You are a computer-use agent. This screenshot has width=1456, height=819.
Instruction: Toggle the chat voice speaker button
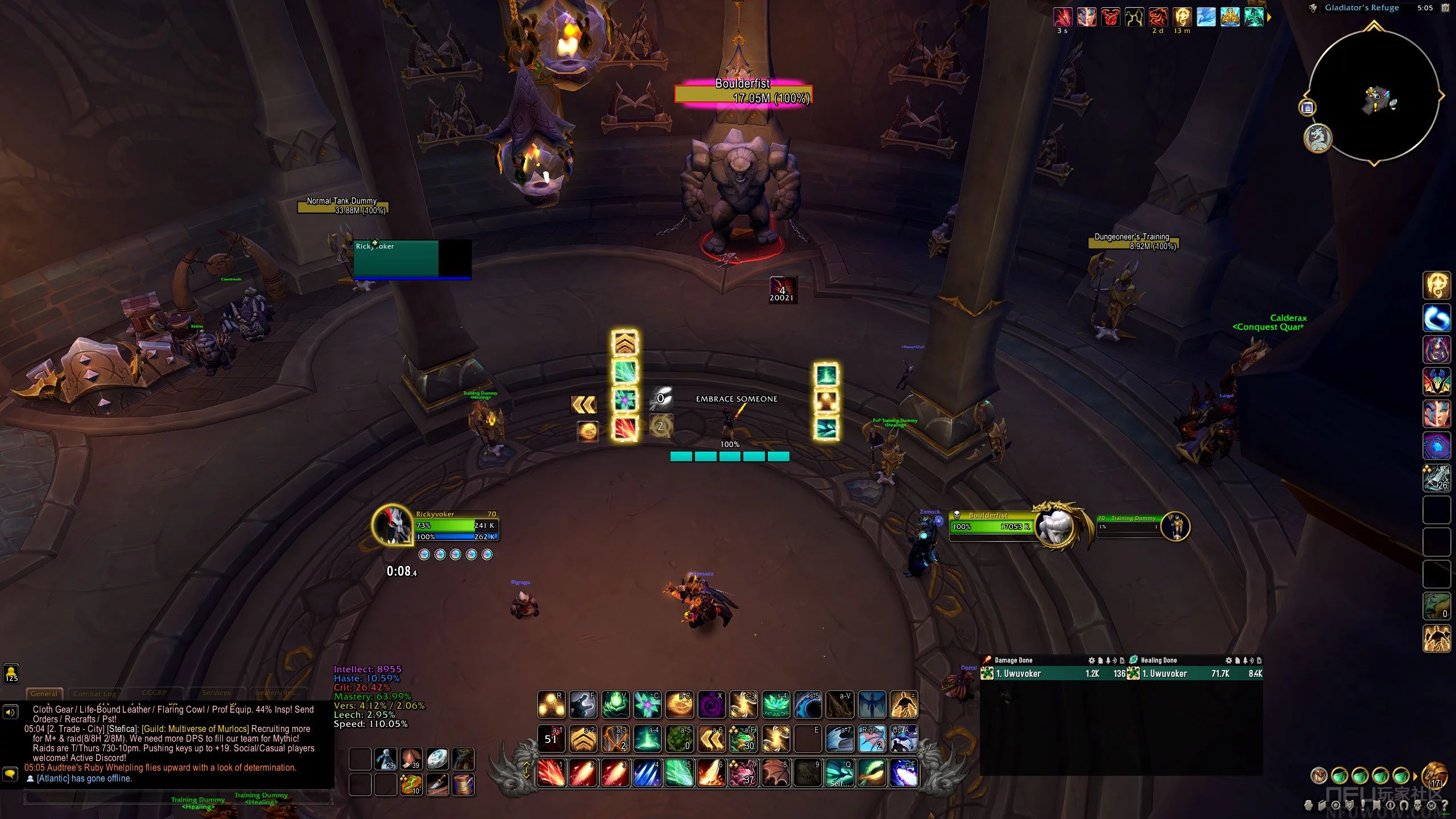click(10, 712)
